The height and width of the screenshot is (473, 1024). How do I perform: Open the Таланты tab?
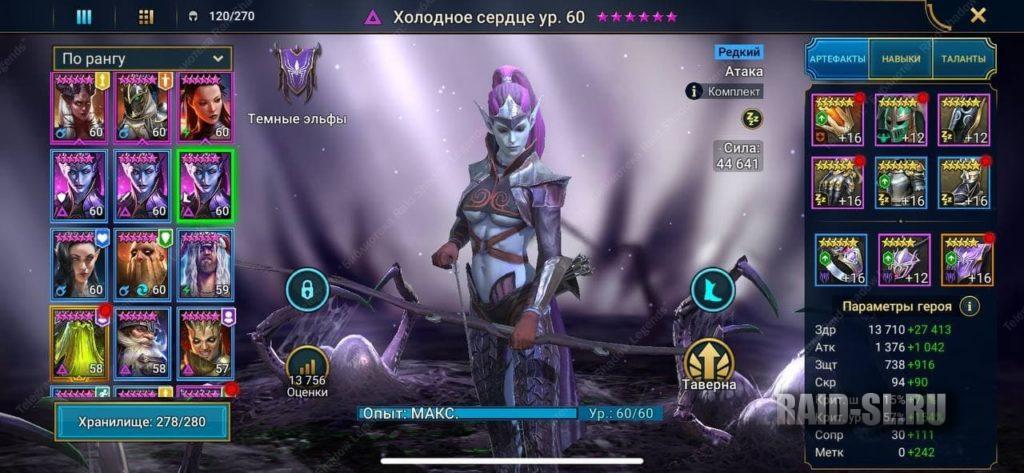(x=962, y=59)
